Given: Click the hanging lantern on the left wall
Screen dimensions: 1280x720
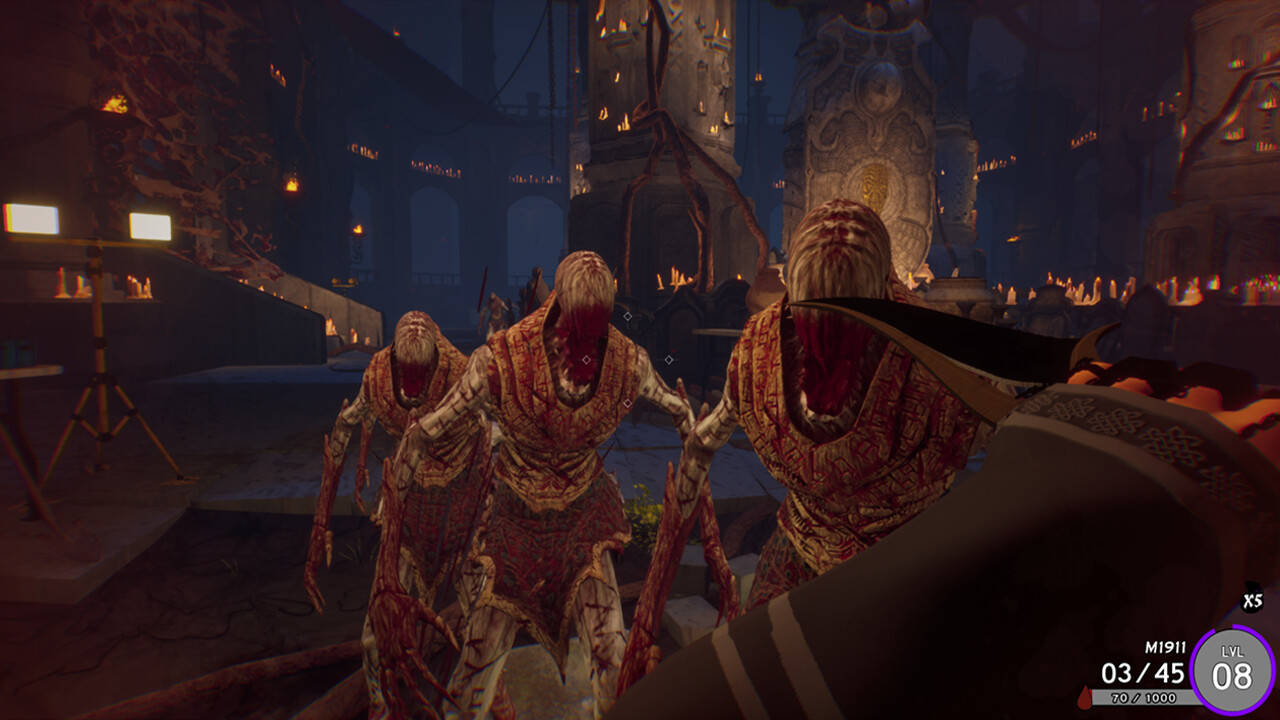Looking at the screenshot, I should click(x=291, y=185).
